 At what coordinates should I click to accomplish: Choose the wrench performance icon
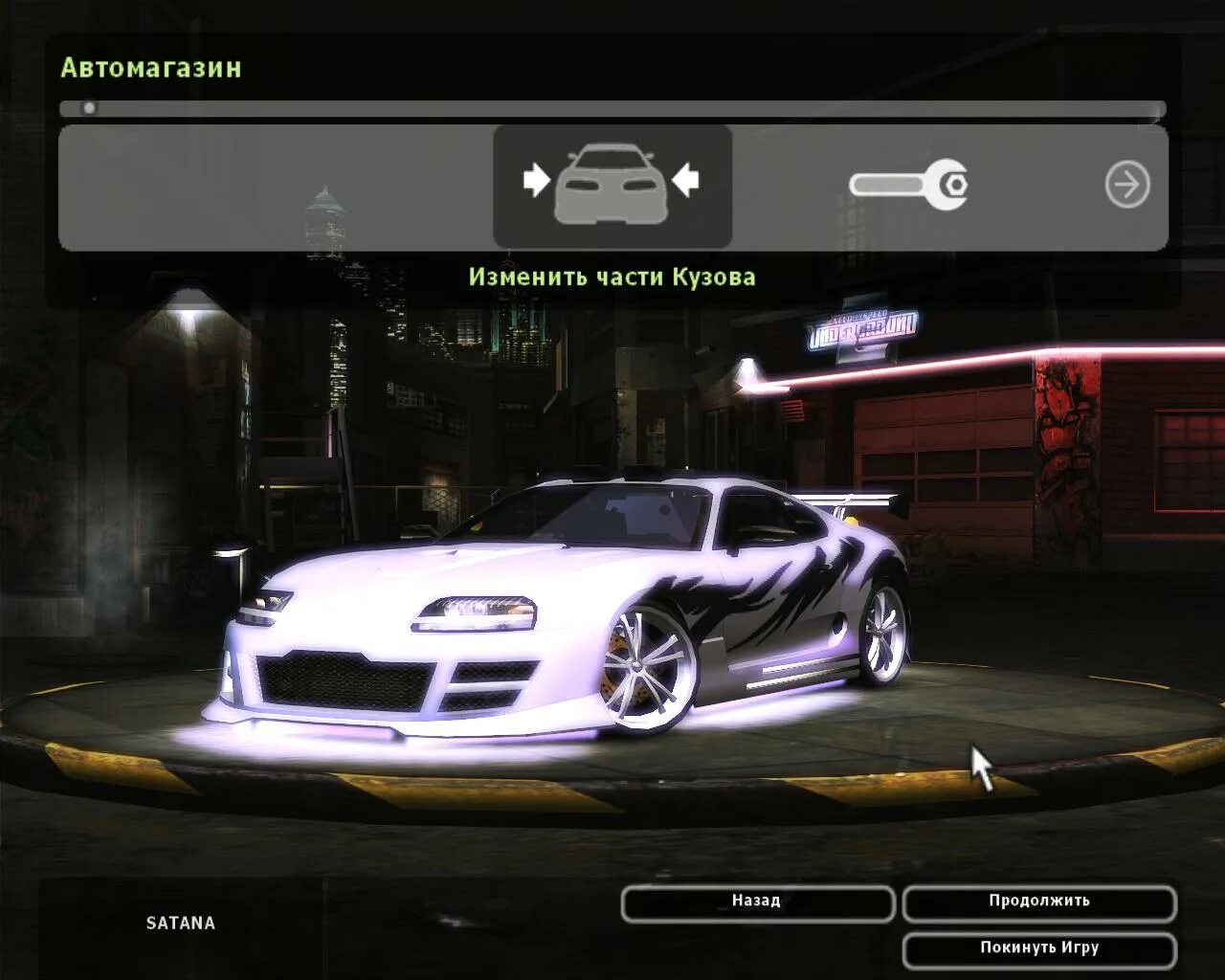(908, 185)
